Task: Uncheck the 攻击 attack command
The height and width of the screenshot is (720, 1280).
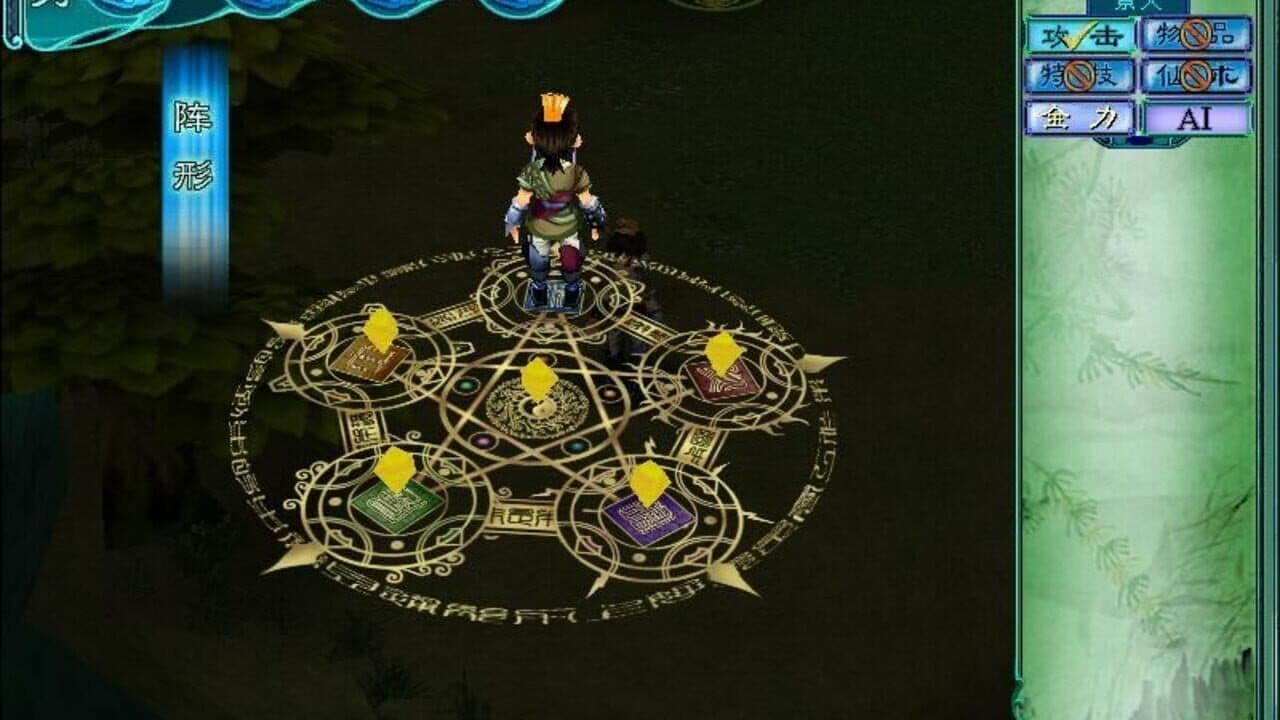Action: pos(1078,36)
